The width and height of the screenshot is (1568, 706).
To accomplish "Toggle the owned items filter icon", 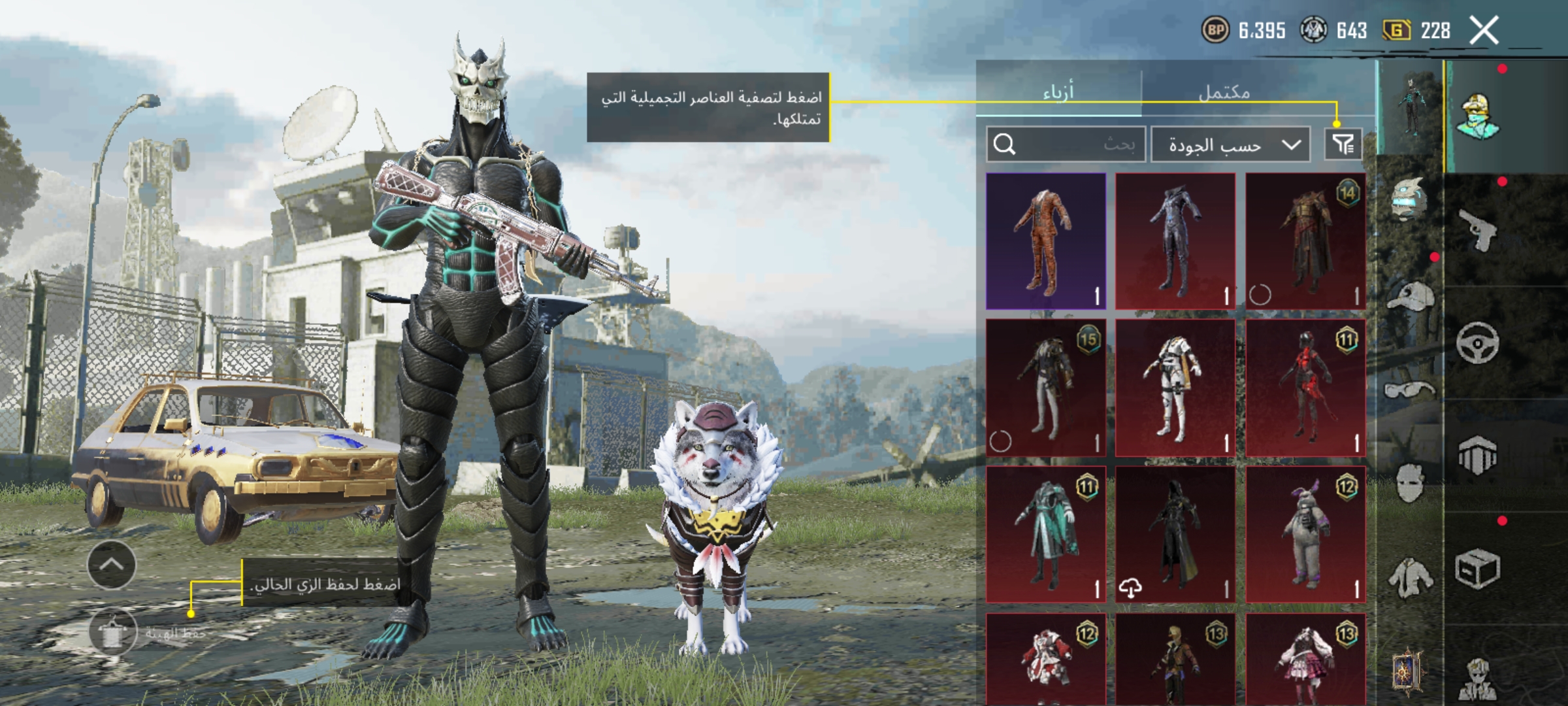I will click(1343, 144).
